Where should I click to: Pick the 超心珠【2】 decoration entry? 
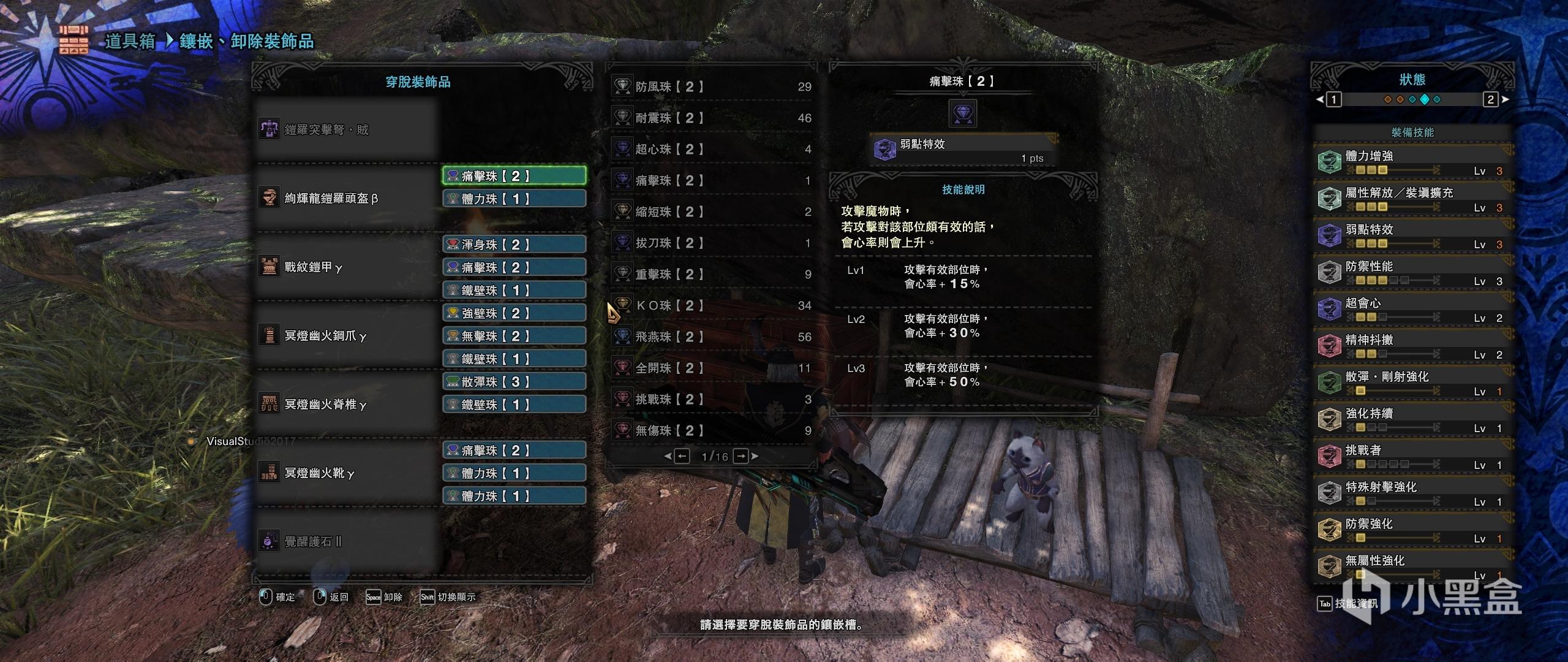[710, 150]
